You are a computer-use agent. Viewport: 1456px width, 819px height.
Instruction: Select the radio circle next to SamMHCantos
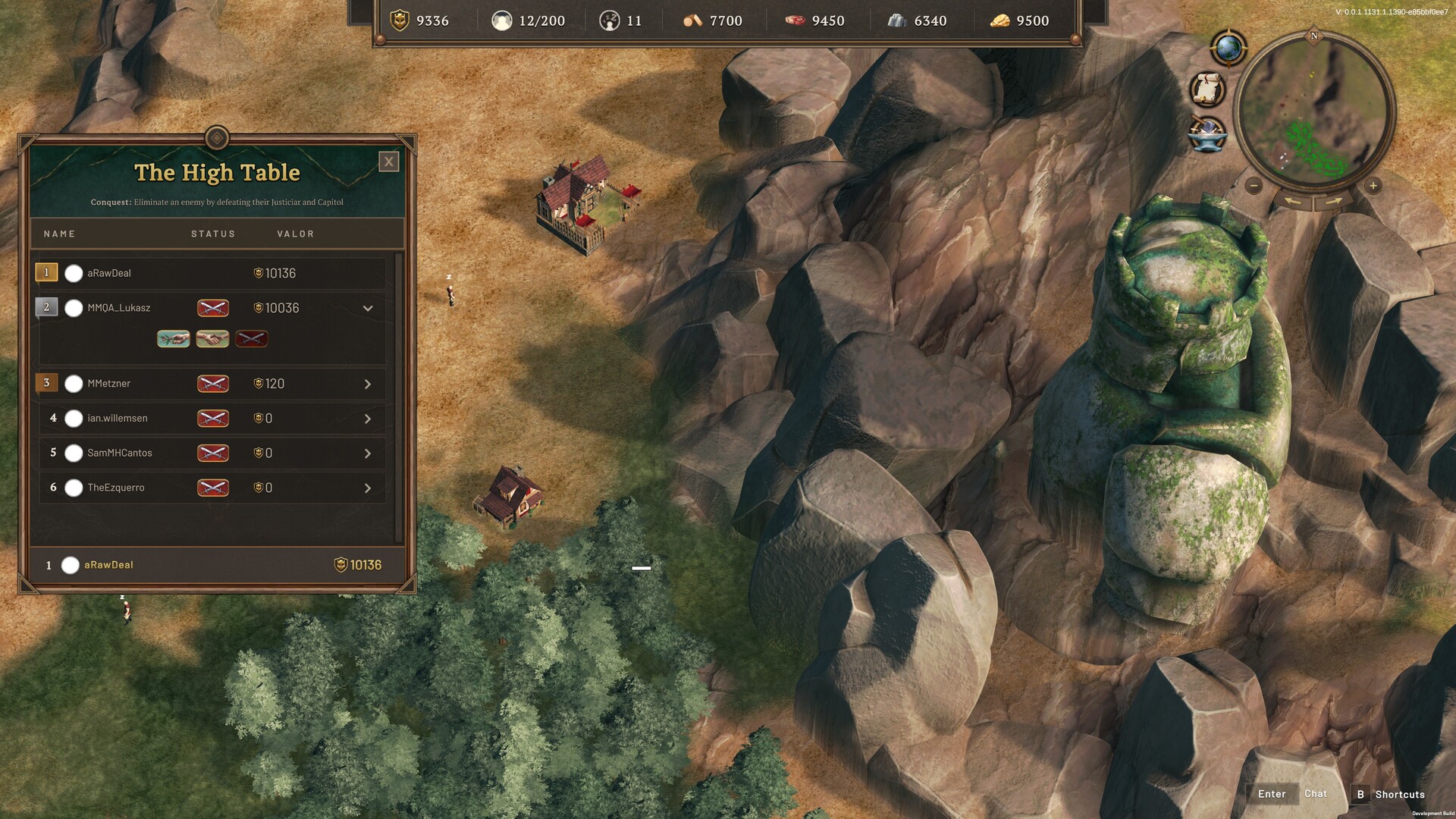pos(74,453)
